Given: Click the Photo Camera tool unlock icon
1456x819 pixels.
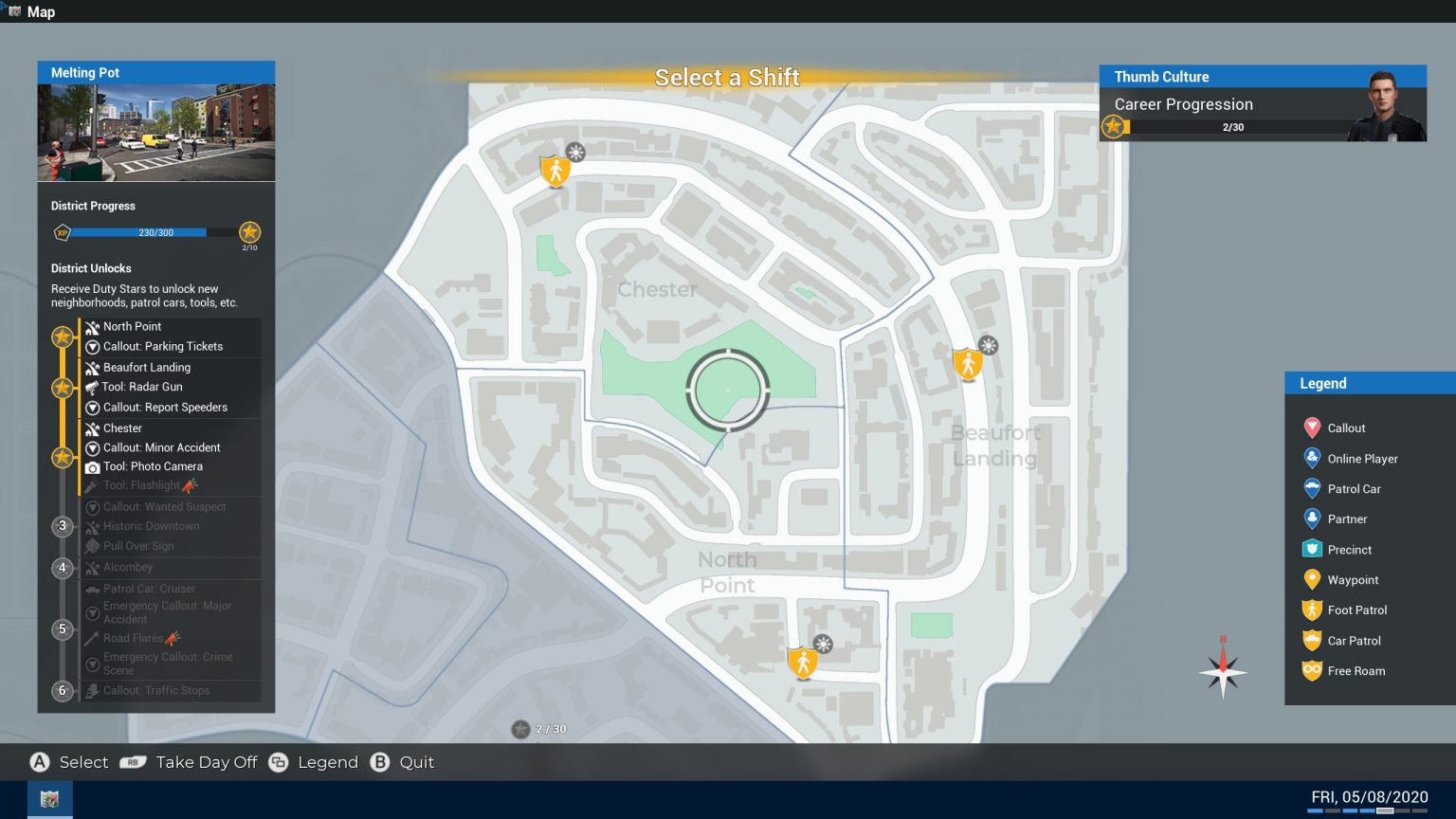Looking at the screenshot, I should coord(93,466).
